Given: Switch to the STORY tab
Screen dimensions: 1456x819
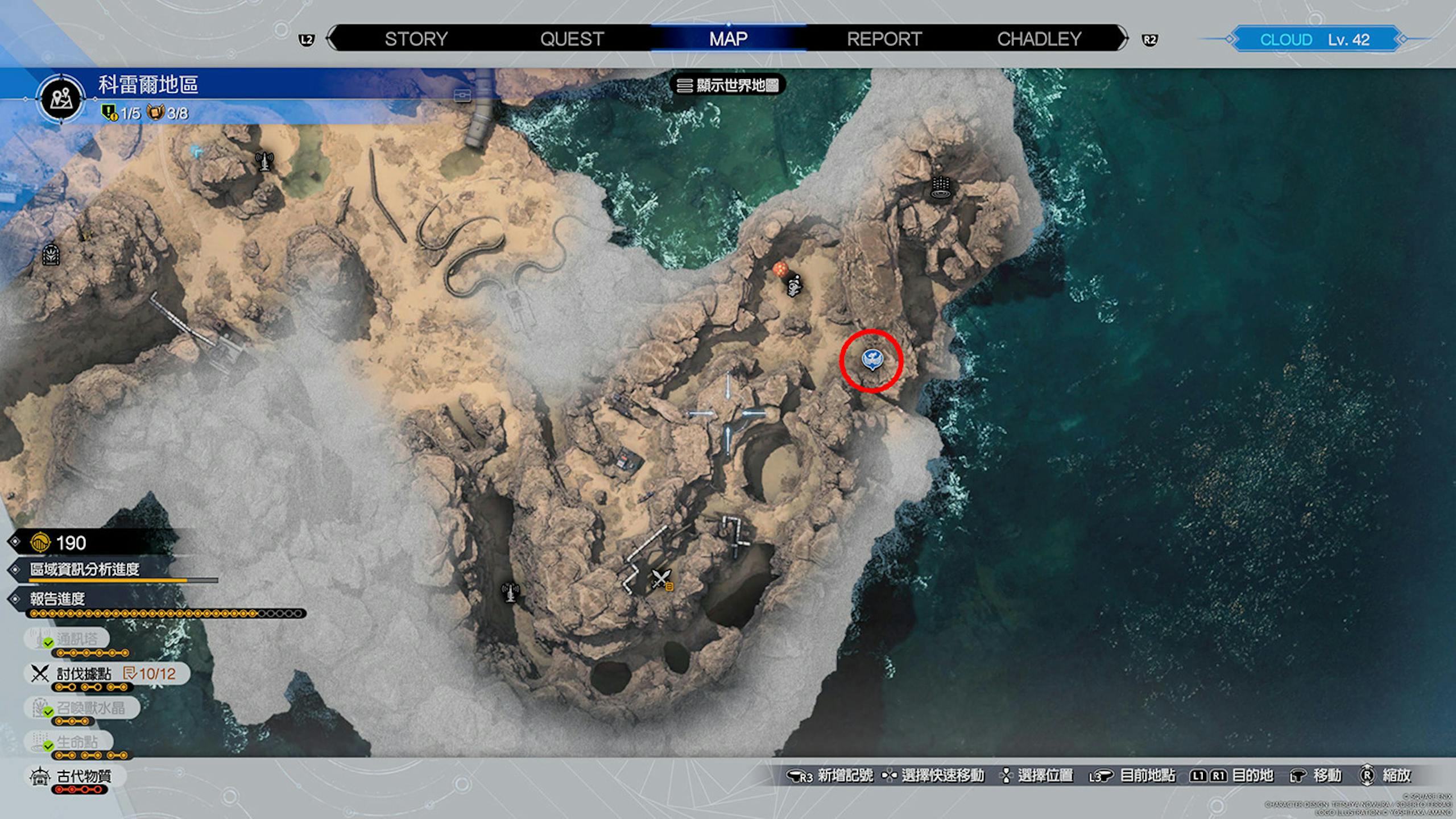Looking at the screenshot, I should 416,39.
